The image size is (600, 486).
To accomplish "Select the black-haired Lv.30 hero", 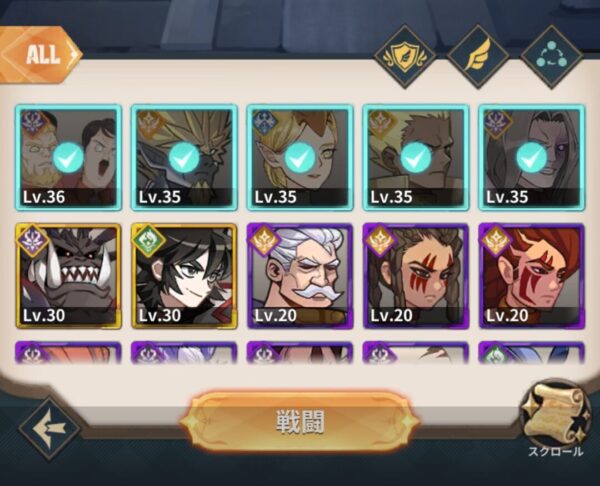I will tap(184, 275).
